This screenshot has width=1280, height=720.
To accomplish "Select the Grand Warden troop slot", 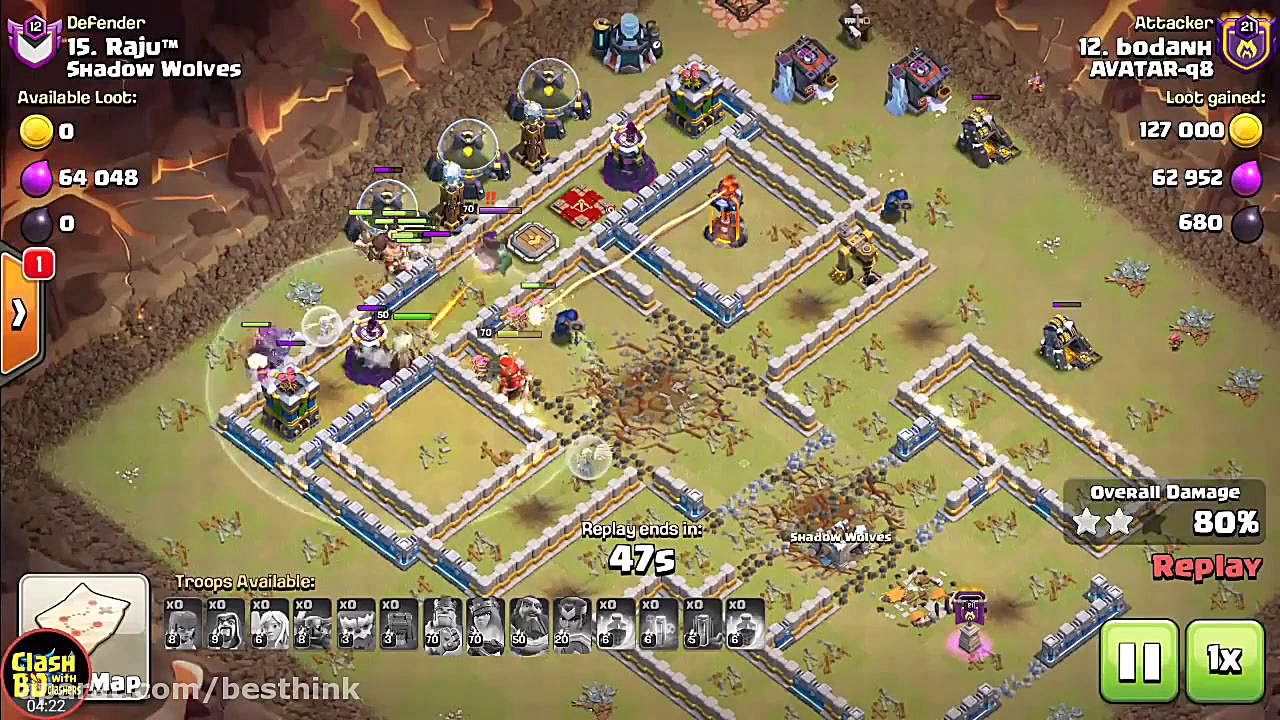I will click(530, 625).
